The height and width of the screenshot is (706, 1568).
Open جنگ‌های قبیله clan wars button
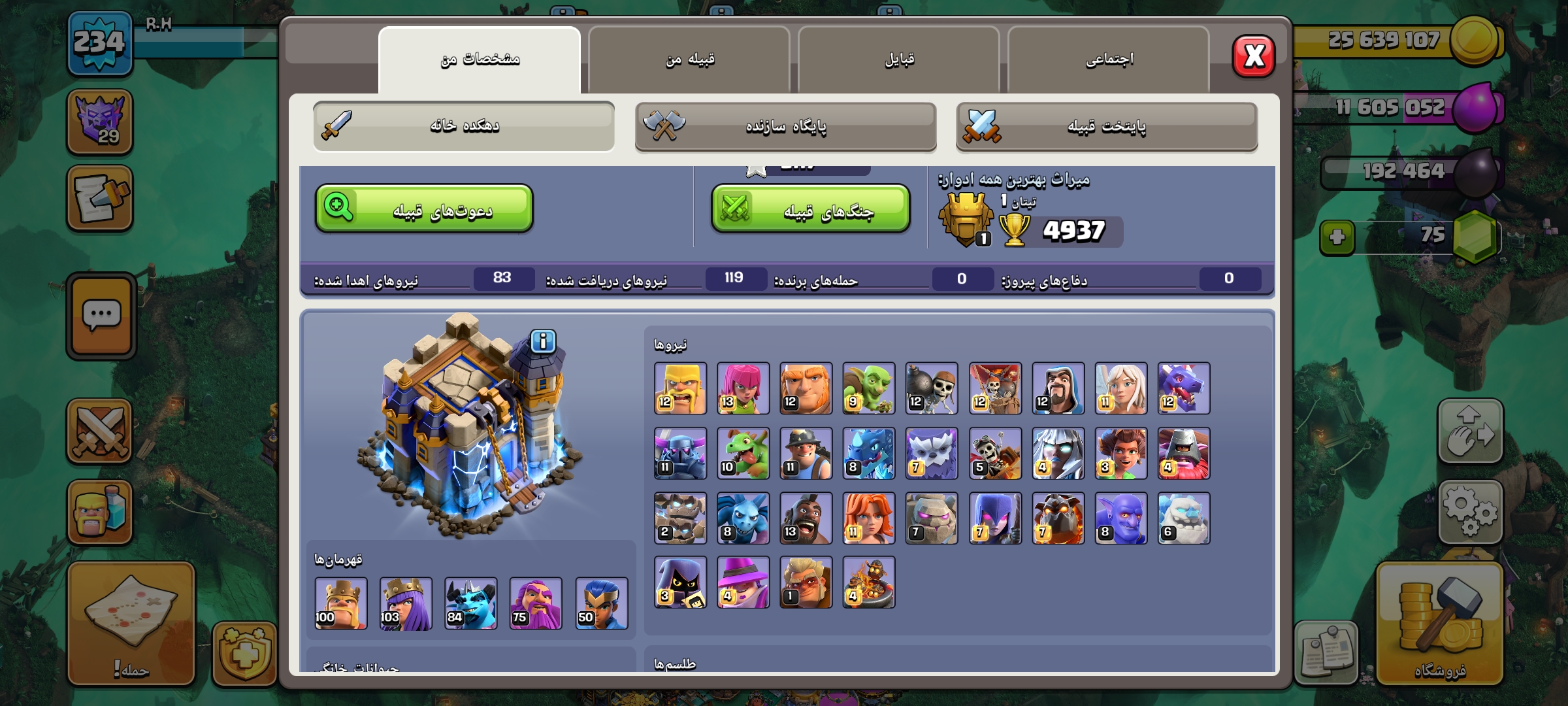click(x=810, y=209)
